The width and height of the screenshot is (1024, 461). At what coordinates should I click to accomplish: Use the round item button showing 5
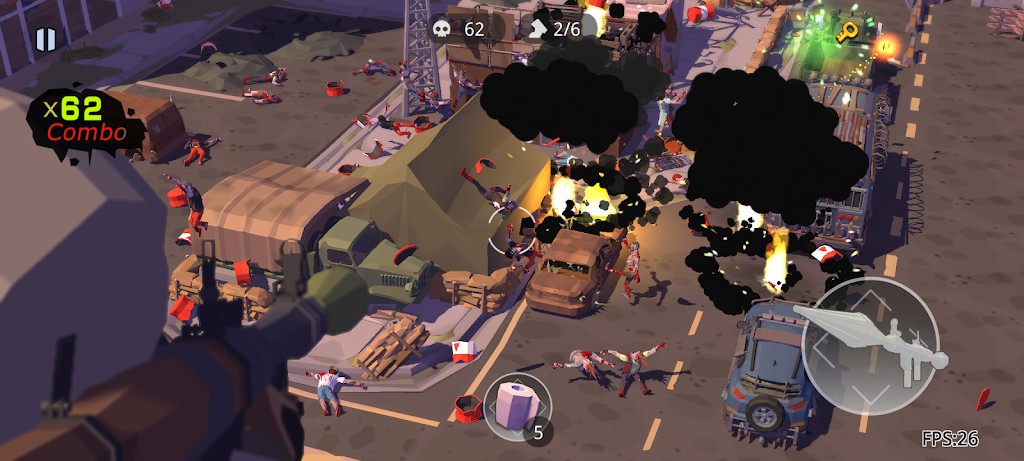tap(517, 405)
